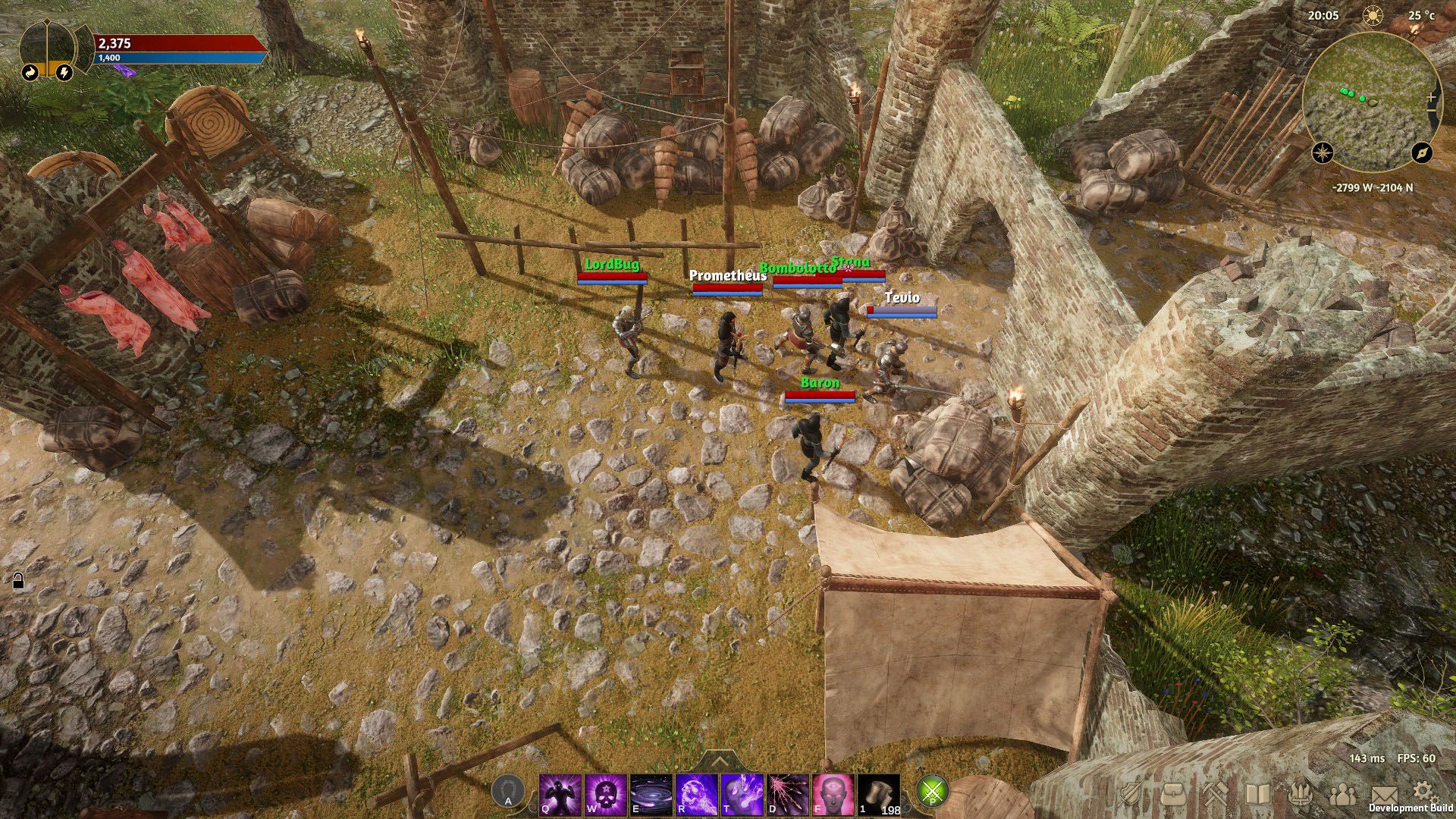Activate the glowing figure ability on Q
The image size is (1456, 819).
click(560, 795)
